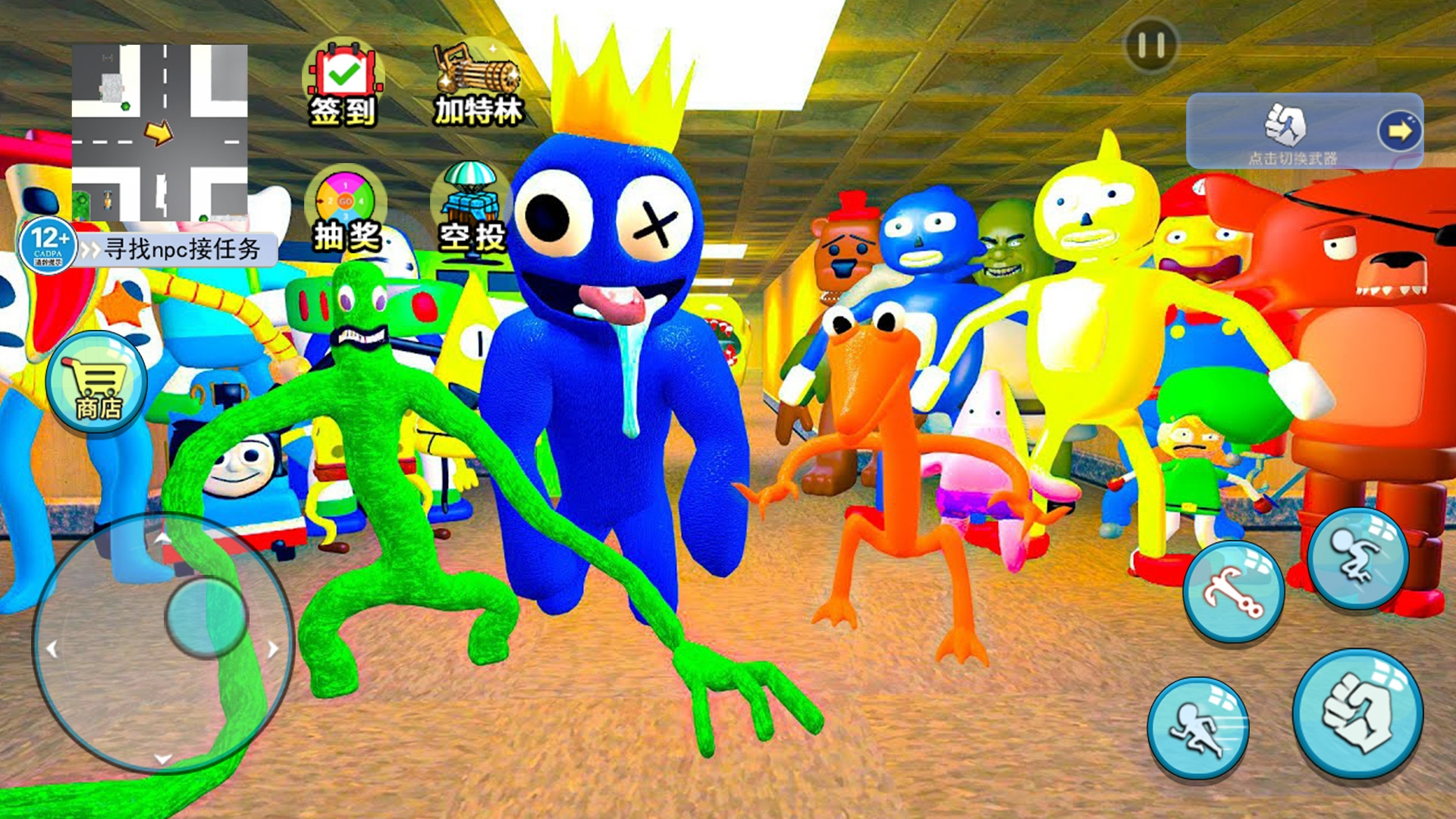Viewport: 1456px width, 819px height.
Task: Tap the fist punch attack button
Action: 1357,714
